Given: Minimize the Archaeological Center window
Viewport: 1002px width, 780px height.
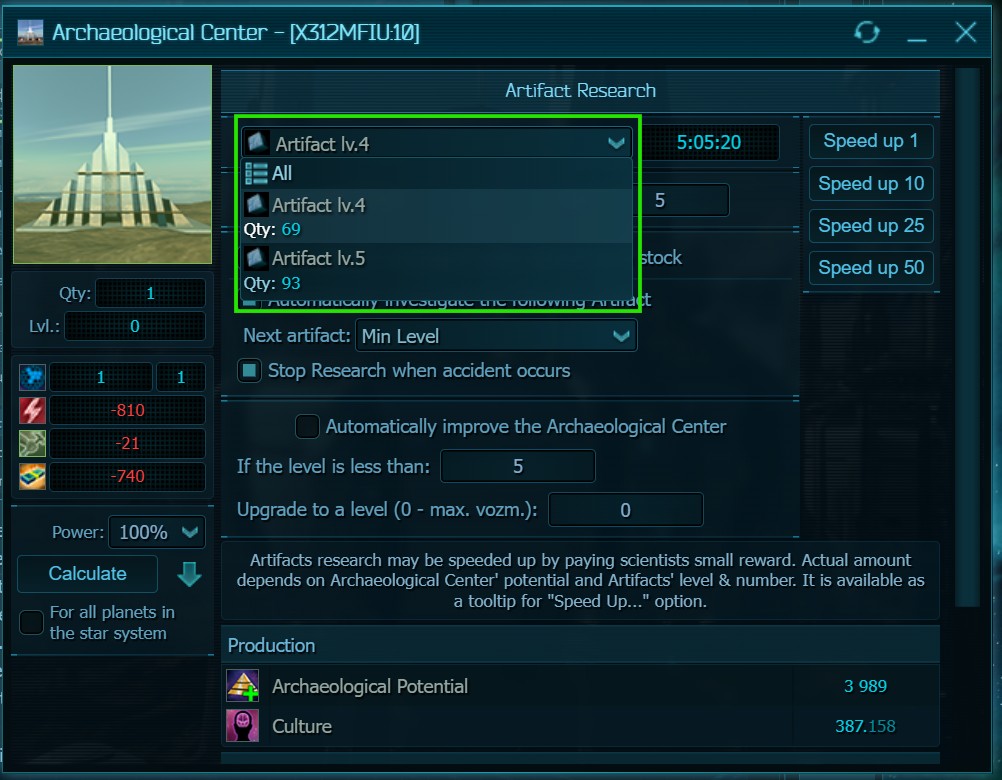Looking at the screenshot, I should (x=917, y=33).
